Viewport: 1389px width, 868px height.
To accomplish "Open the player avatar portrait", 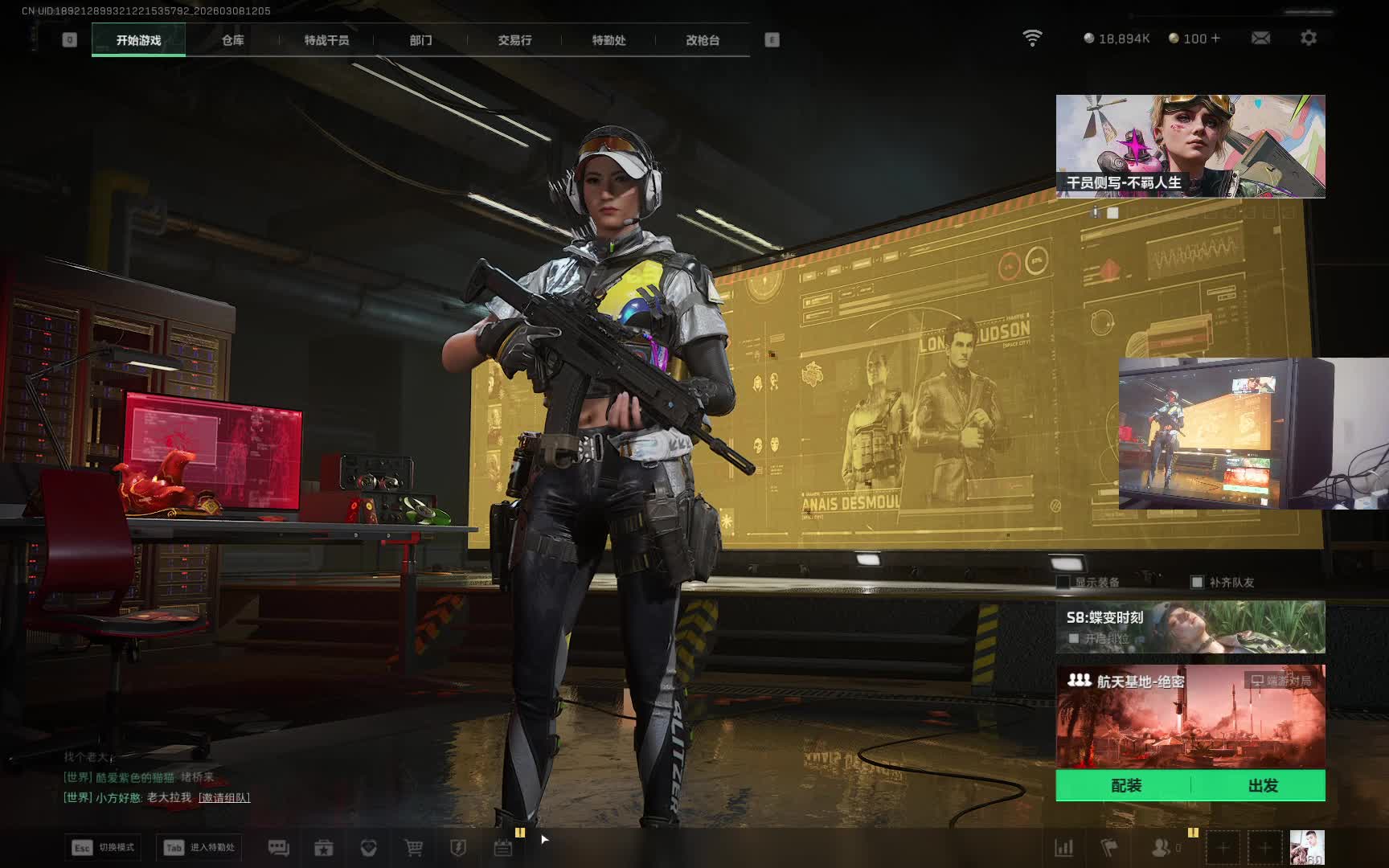I will click(x=1306, y=848).
